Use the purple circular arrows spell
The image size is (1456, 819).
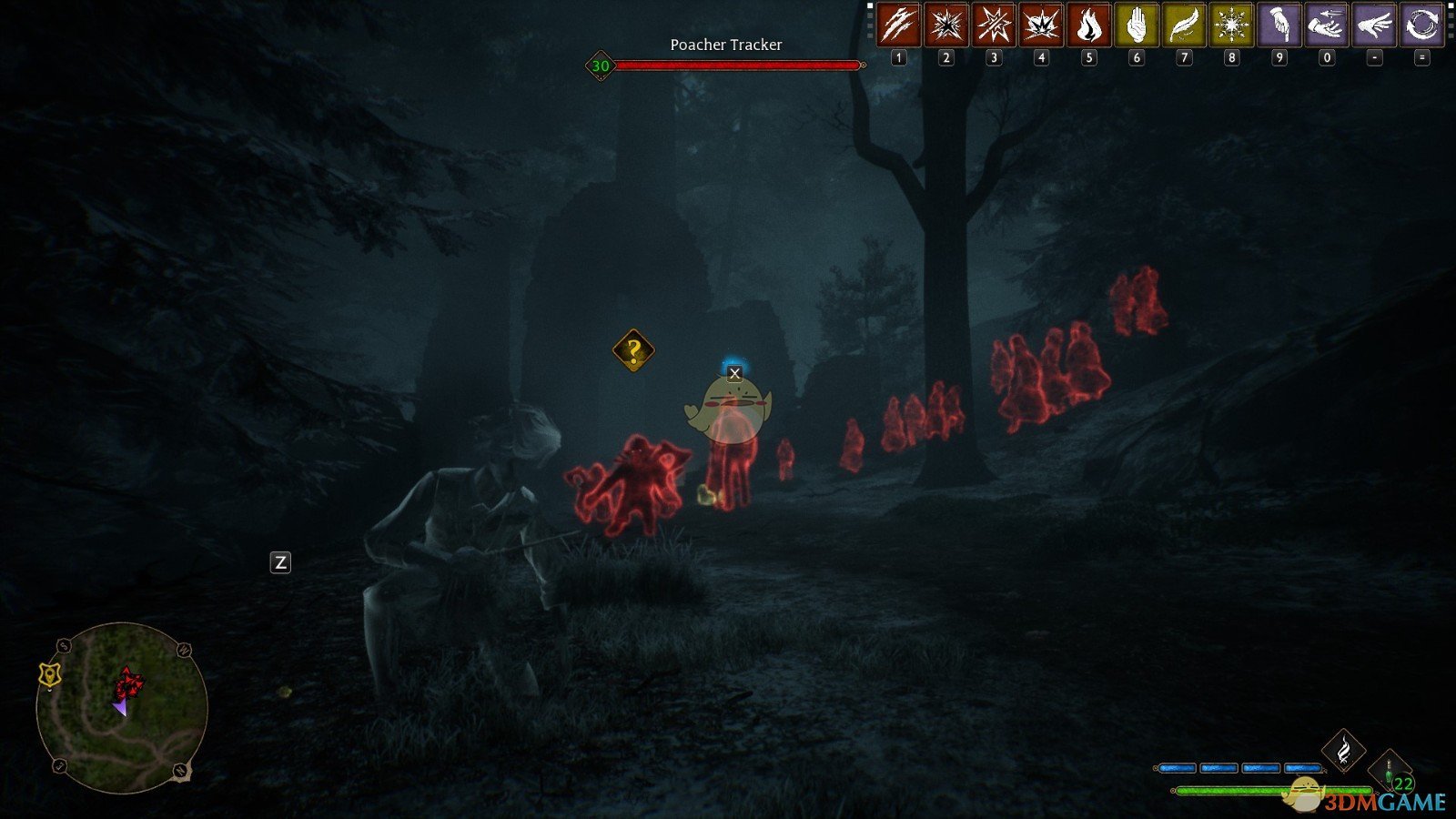coord(1421,25)
